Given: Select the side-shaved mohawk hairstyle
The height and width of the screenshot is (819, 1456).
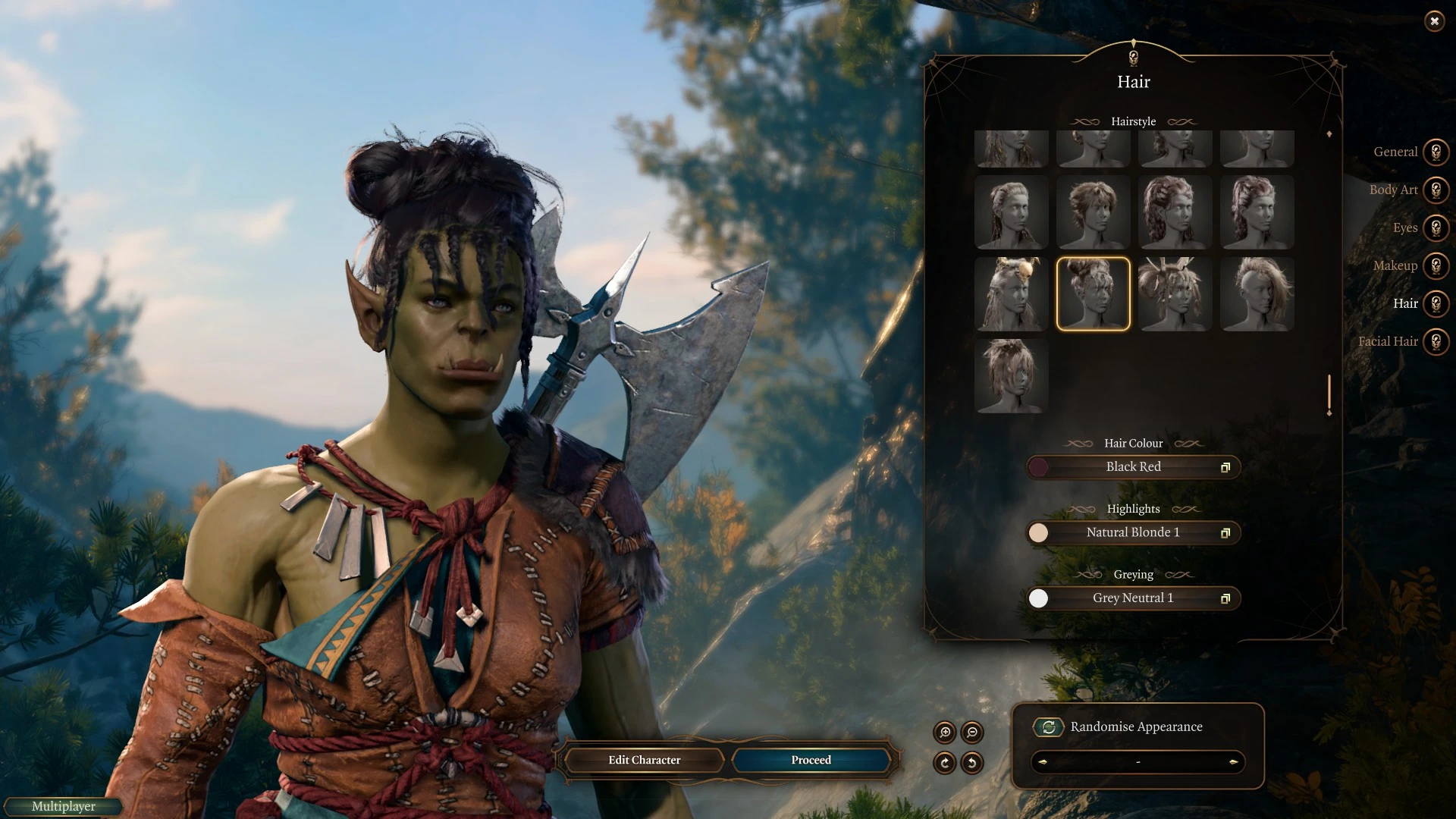Looking at the screenshot, I should [1257, 294].
